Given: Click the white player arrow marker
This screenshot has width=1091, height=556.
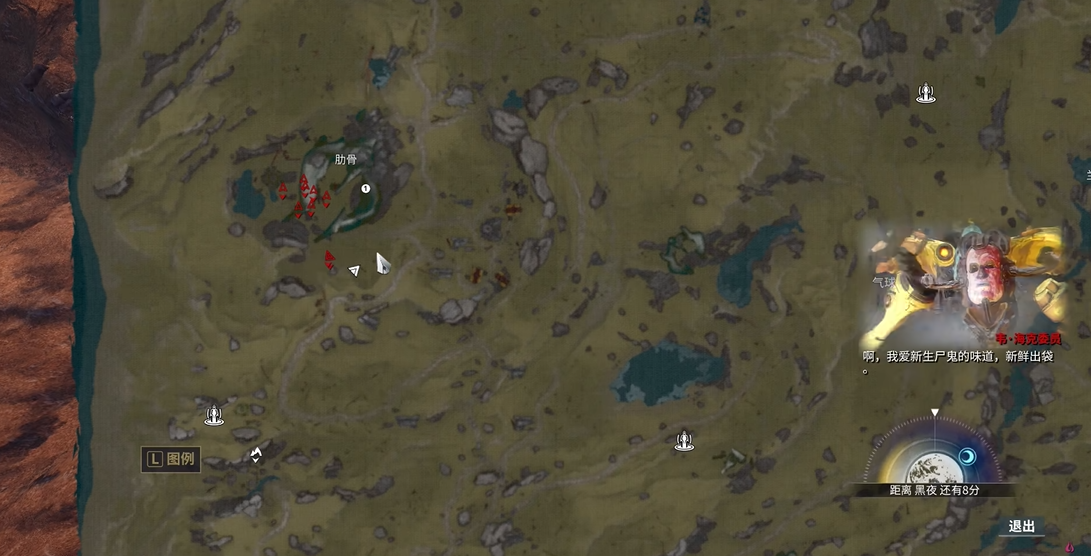Looking at the screenshot, I should pyautogui.click(x=354, y=270).
